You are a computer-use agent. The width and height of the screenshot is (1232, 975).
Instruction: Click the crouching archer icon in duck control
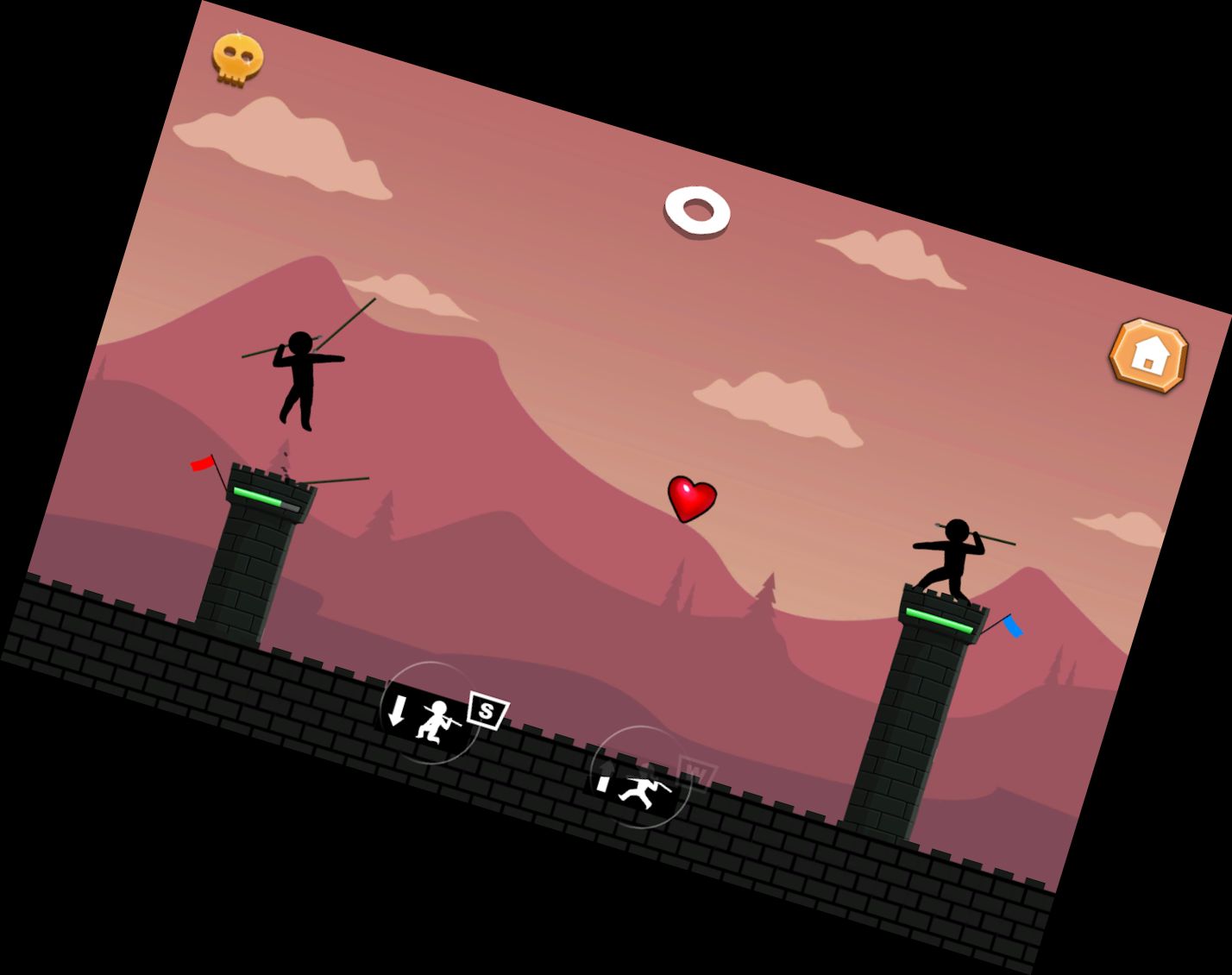437,723
